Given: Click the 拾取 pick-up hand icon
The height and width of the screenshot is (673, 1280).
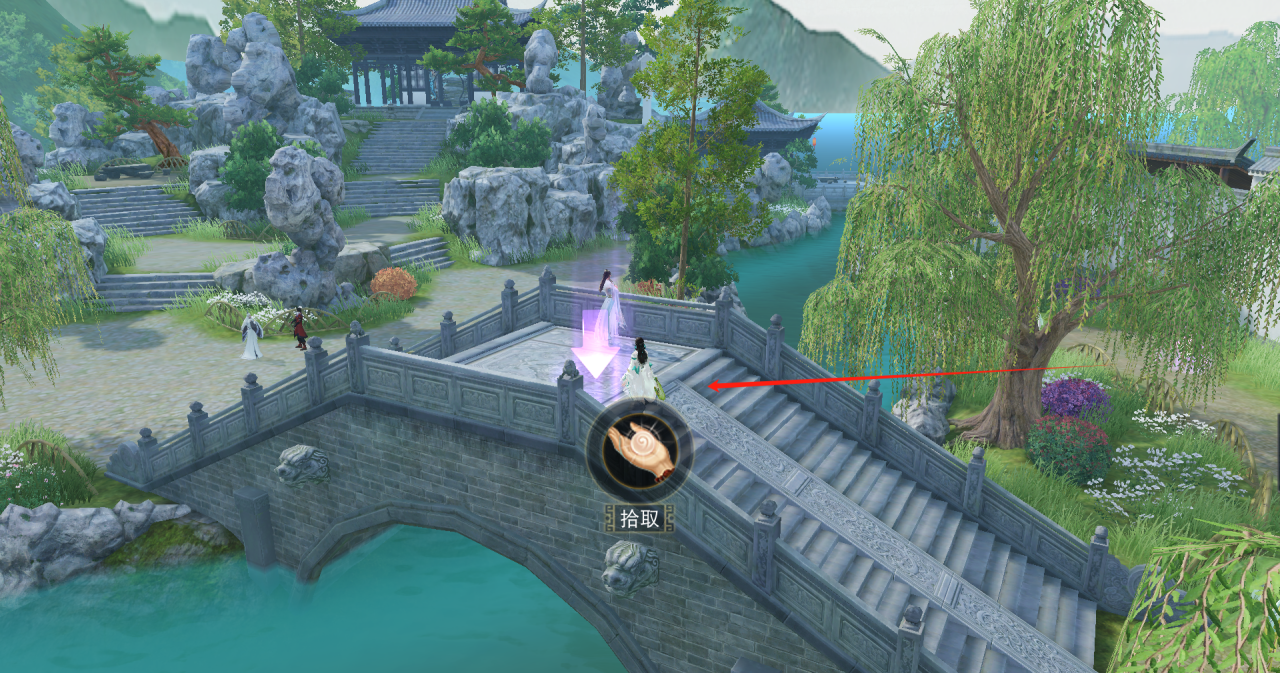Looking at the screenshot, I should pos(639,451).
